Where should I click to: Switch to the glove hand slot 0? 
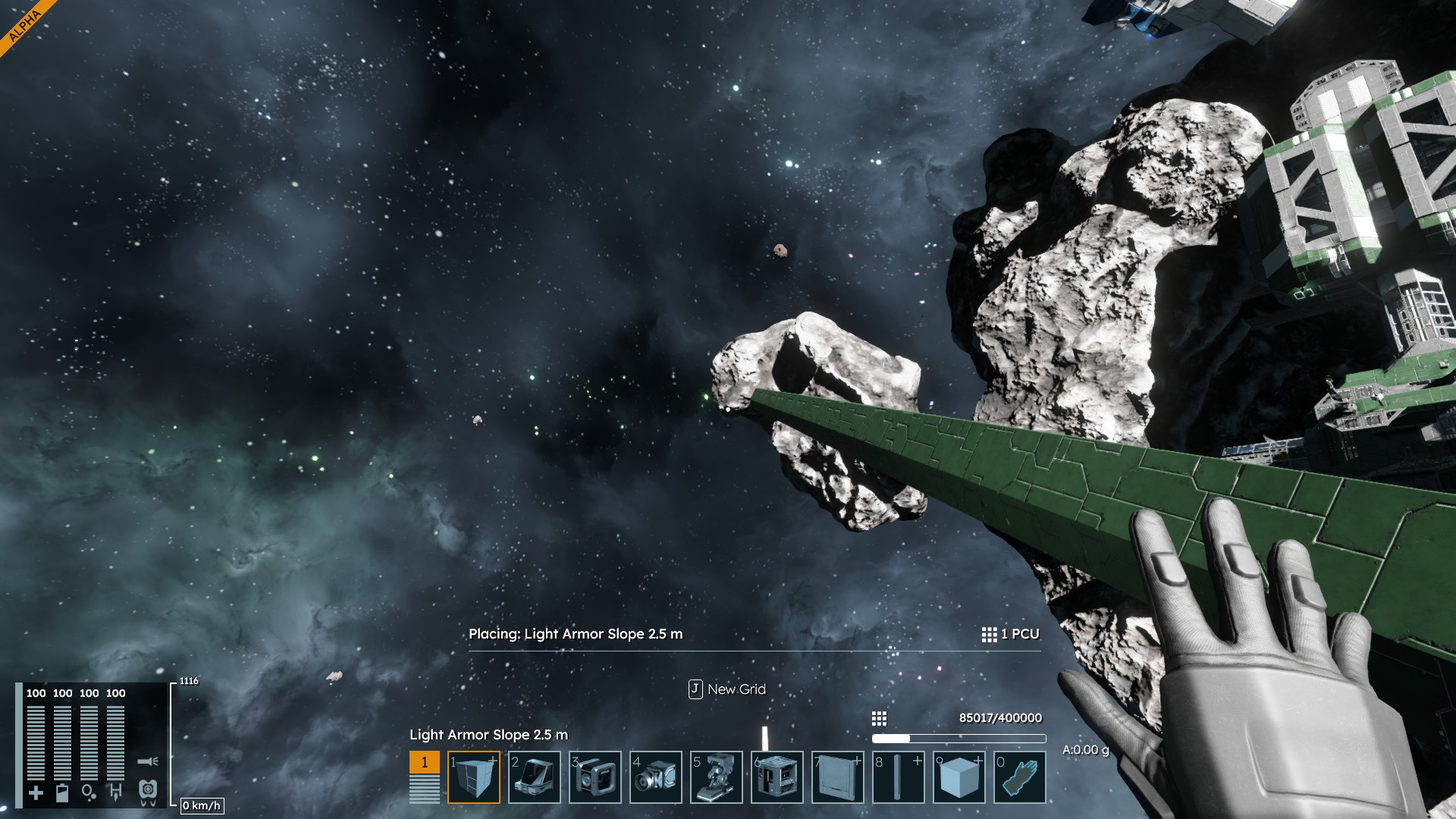point(1020,777)
